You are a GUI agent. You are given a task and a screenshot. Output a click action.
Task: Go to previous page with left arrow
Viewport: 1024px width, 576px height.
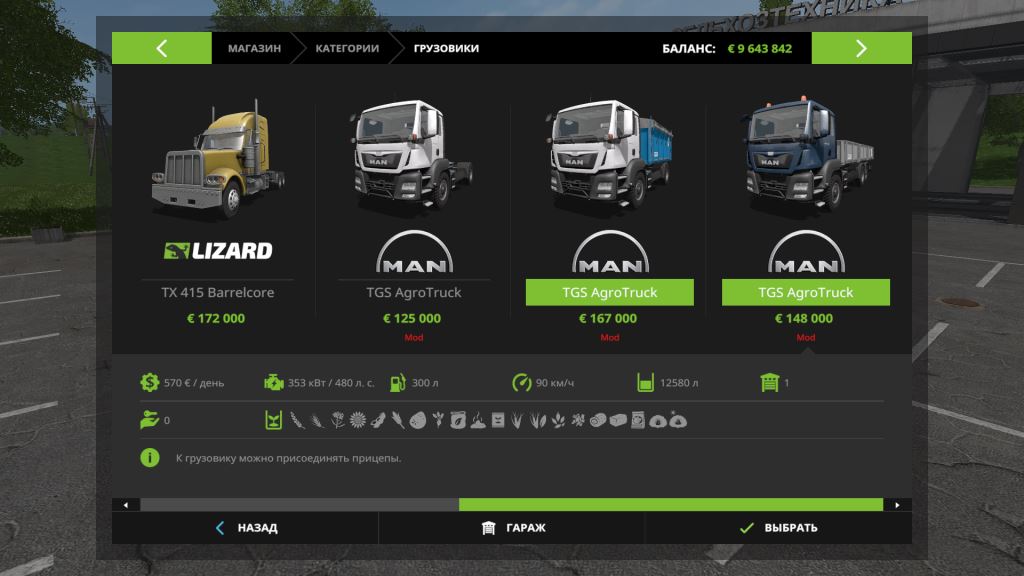tap(161, 48)
